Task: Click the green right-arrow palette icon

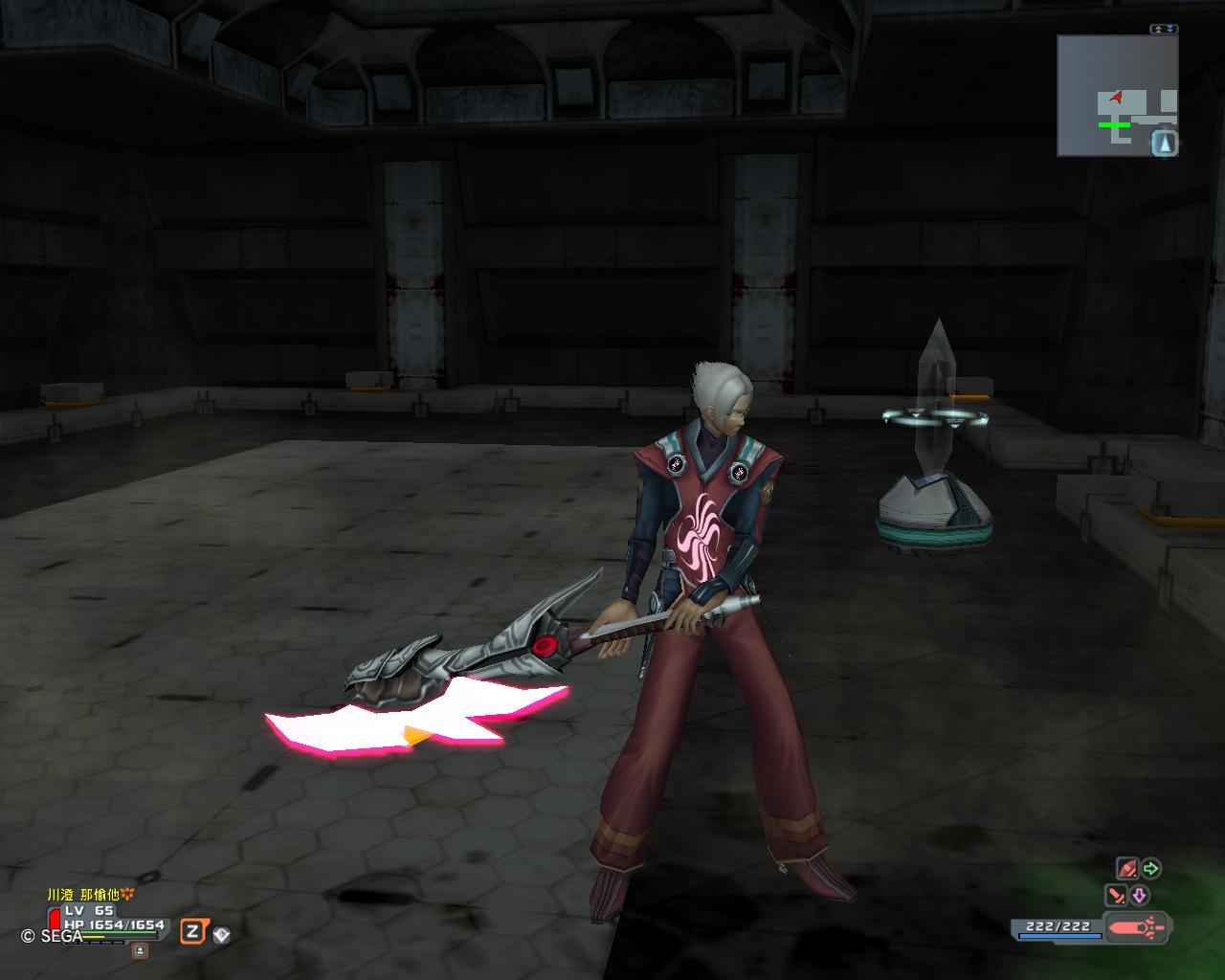Action: click(1151, 869)
